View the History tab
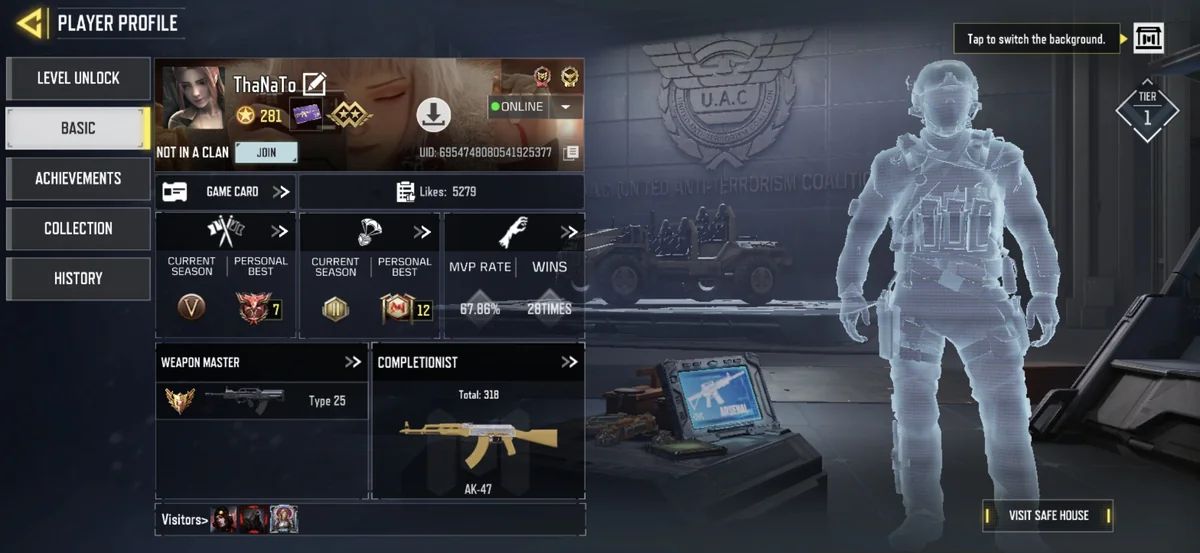 coord(78,278)
